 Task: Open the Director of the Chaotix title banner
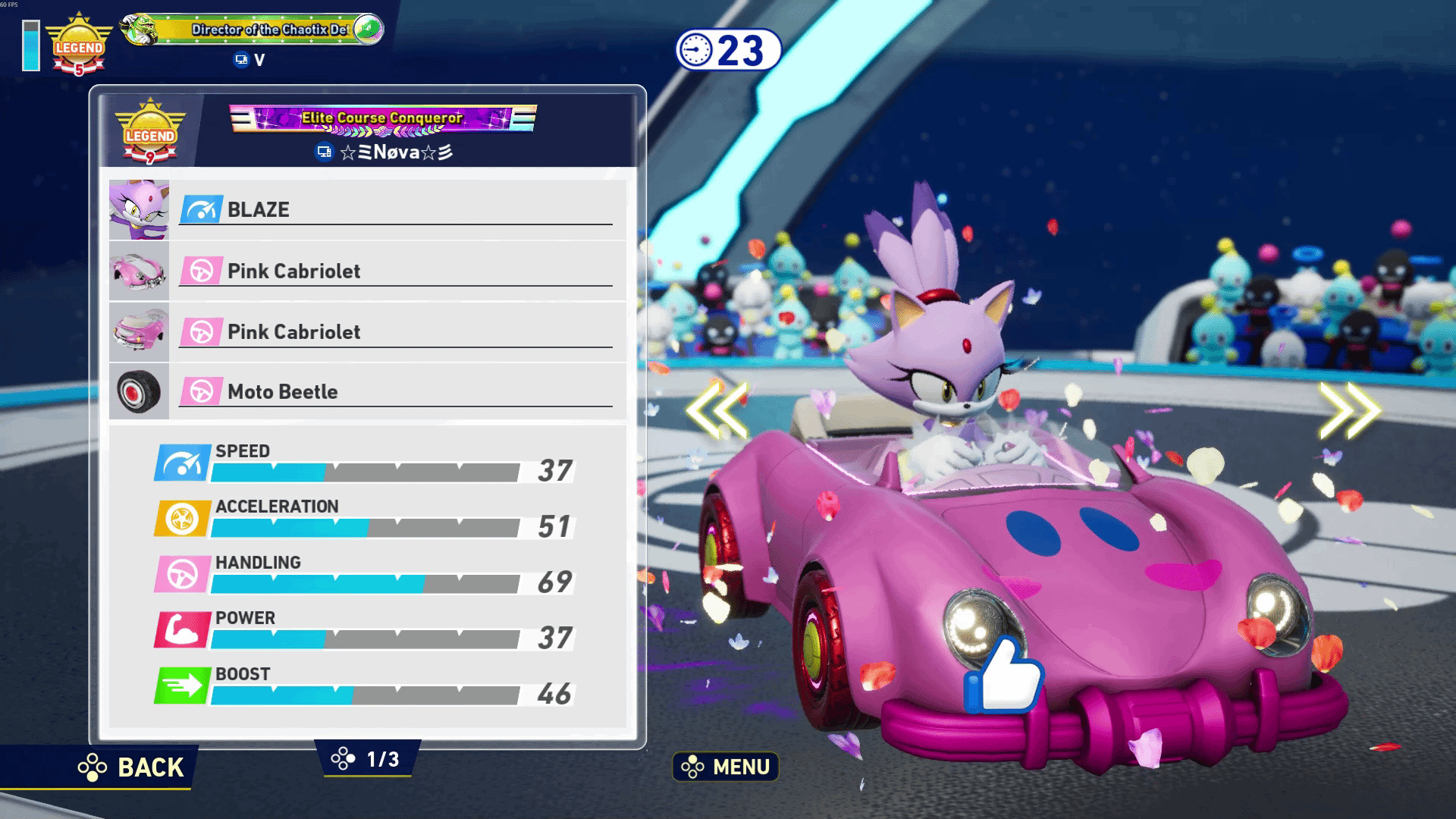(253, 30)
